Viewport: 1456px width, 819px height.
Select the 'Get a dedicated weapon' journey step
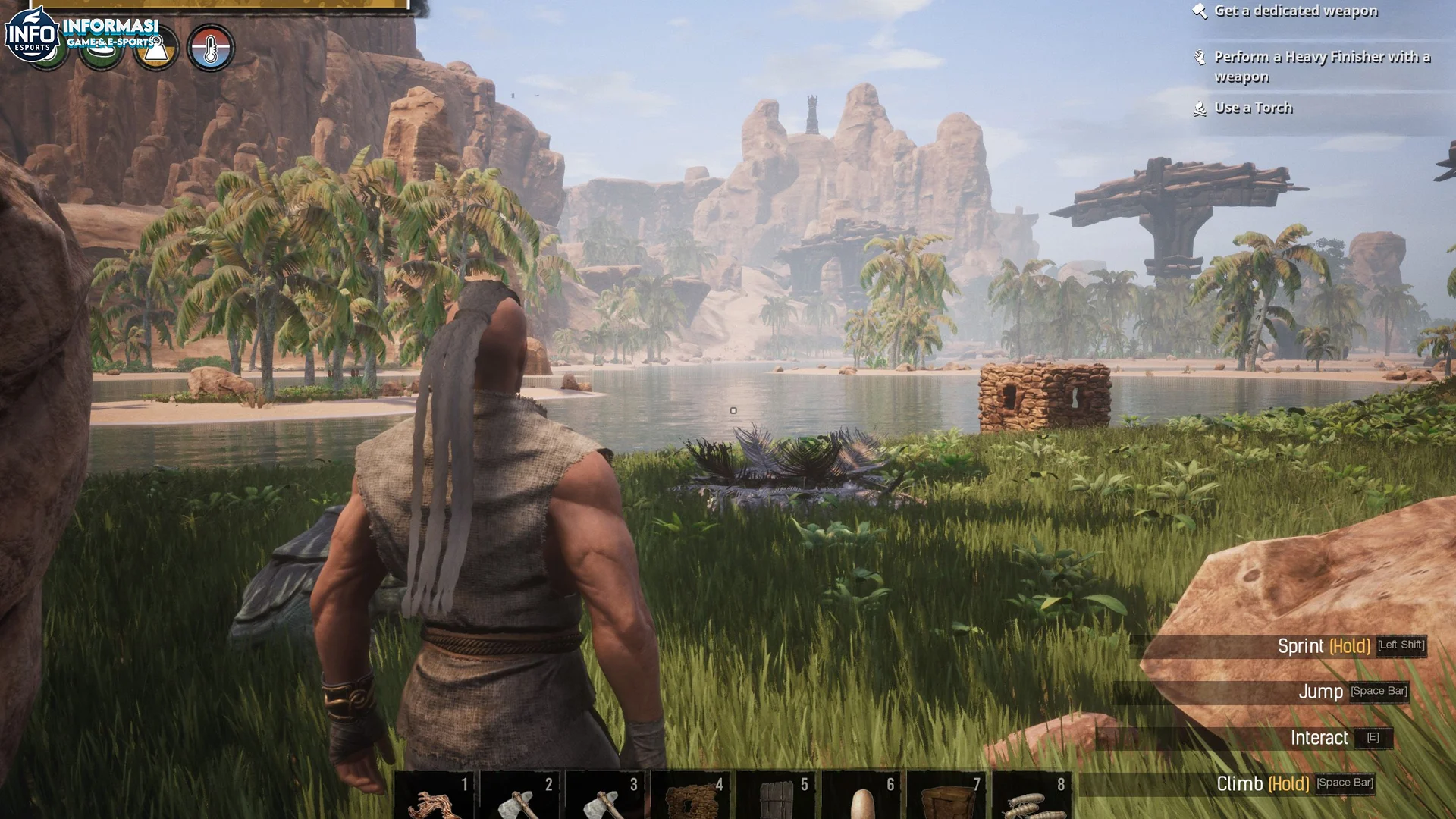pyautogui.click(x=1296, y=11)
